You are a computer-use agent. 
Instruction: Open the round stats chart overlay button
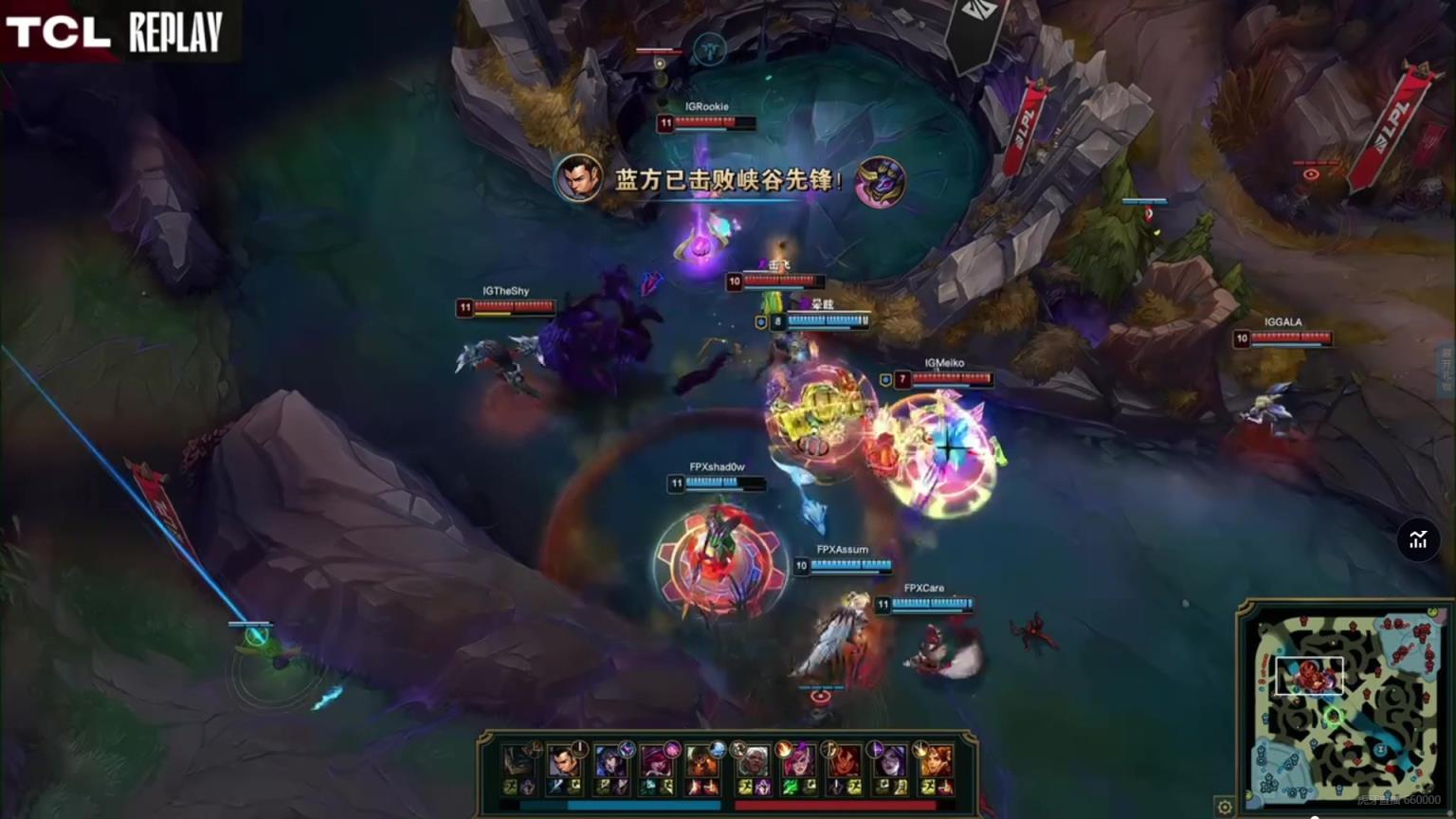1418,540
